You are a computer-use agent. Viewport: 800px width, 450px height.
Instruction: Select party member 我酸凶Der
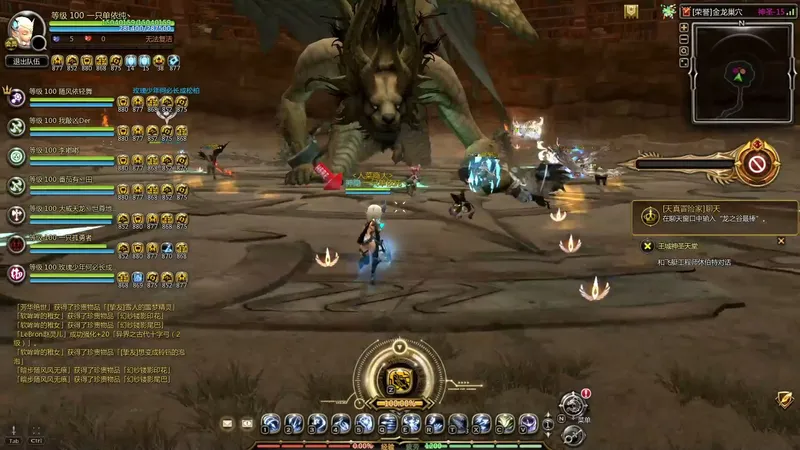[x=16, y=127]
